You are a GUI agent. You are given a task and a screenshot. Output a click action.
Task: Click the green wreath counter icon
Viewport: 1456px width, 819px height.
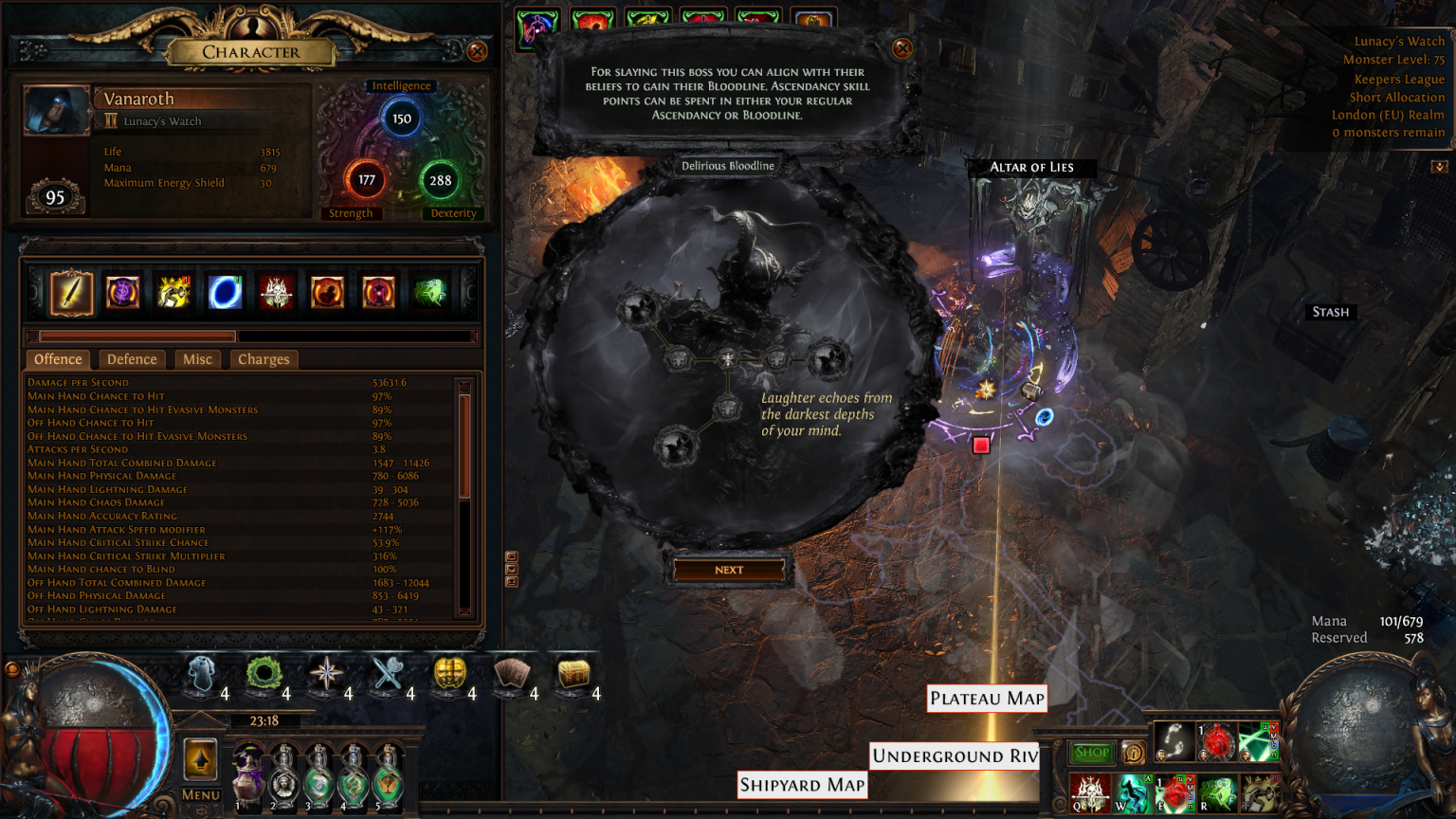pyautogui.click(x=263, y=675)
